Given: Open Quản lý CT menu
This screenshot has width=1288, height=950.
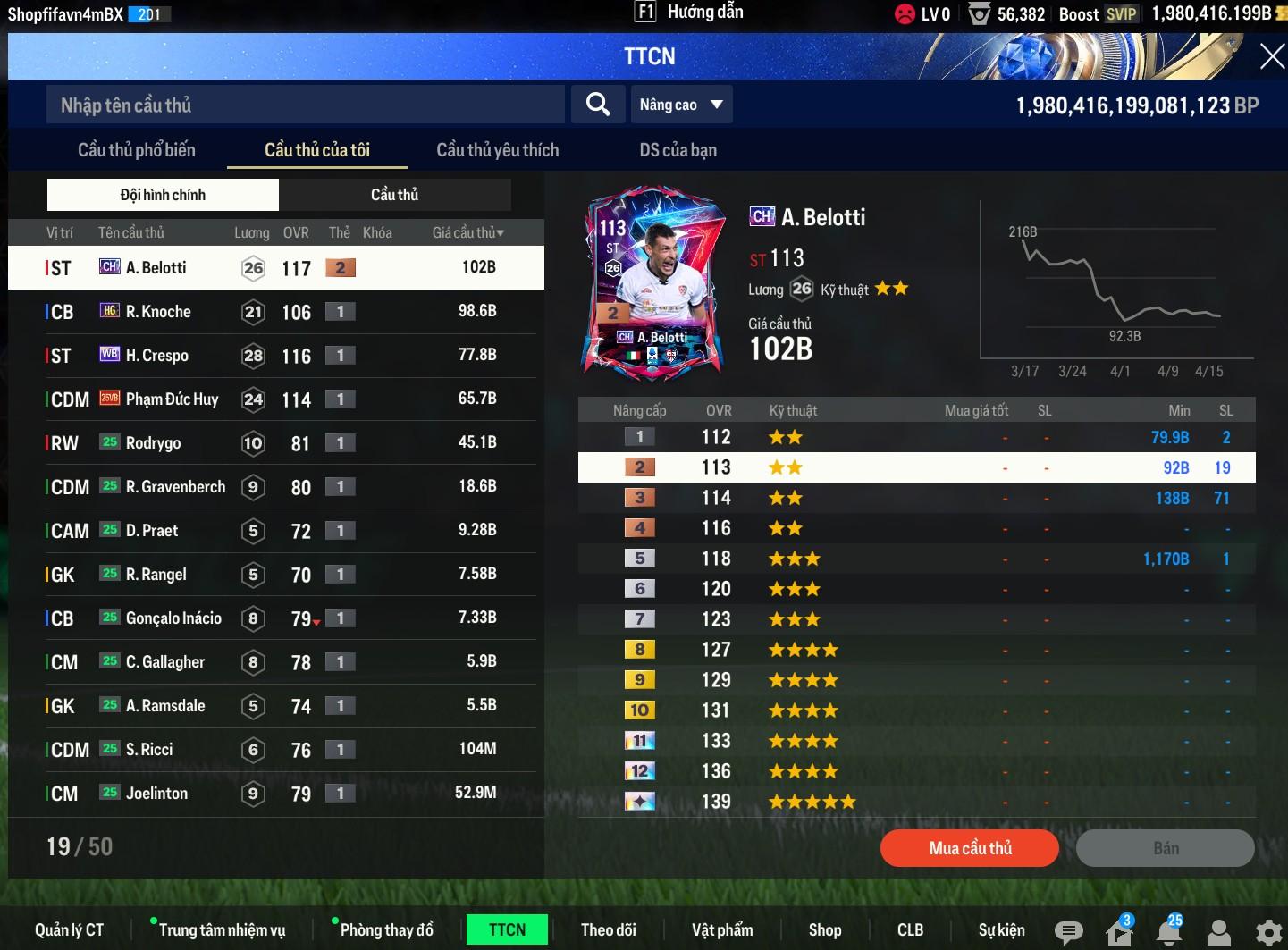Looking at the screenshot, I should 69,930.
